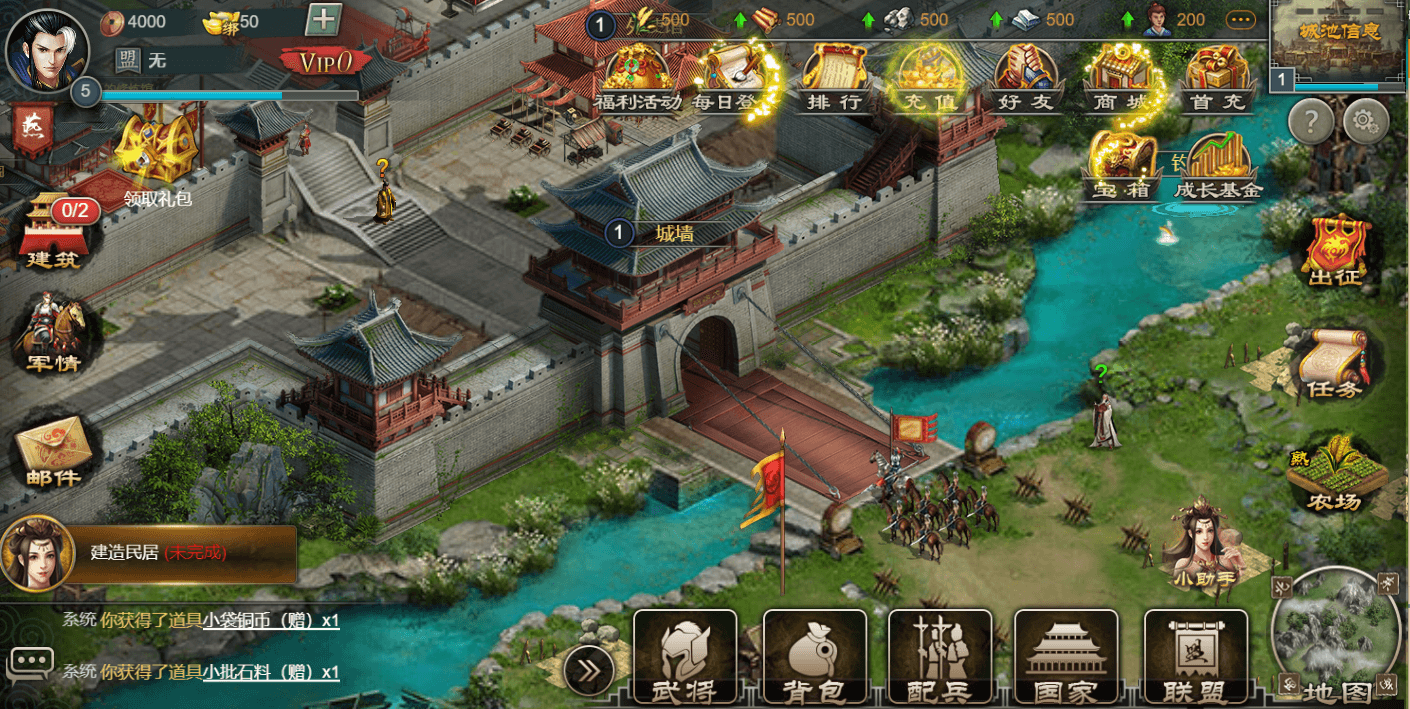Open the 充值 recharge icon
Screen dimensions: 1410x709
coord(930,78)
